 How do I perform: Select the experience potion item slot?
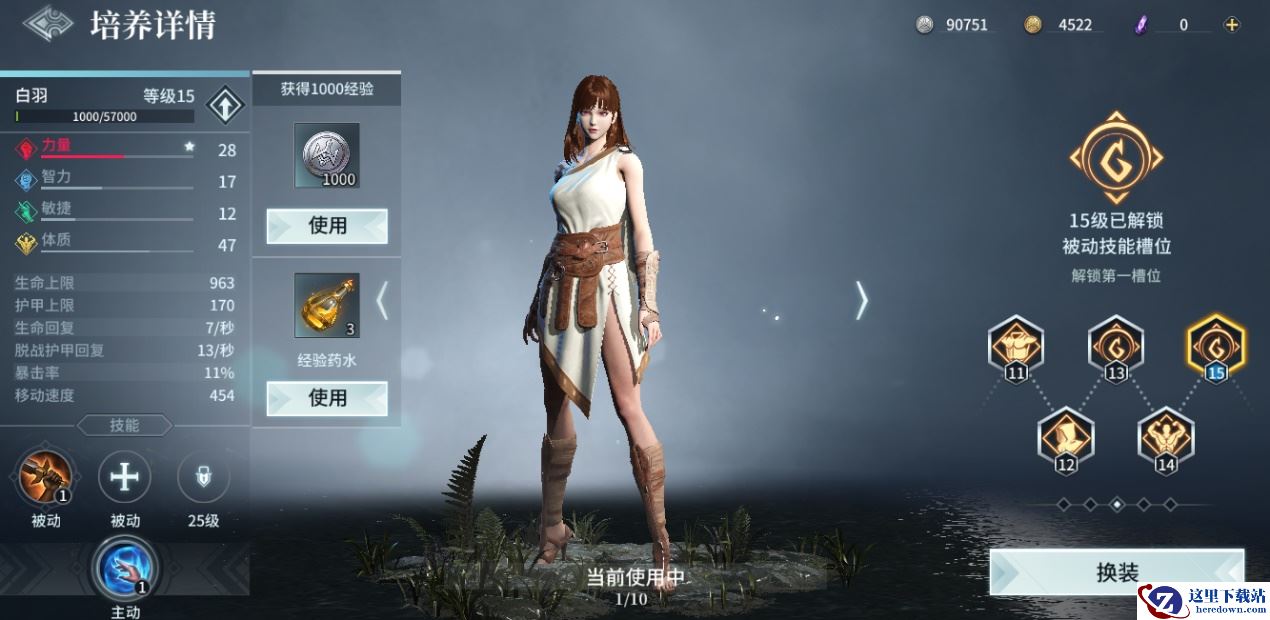(x=327, y=305)
